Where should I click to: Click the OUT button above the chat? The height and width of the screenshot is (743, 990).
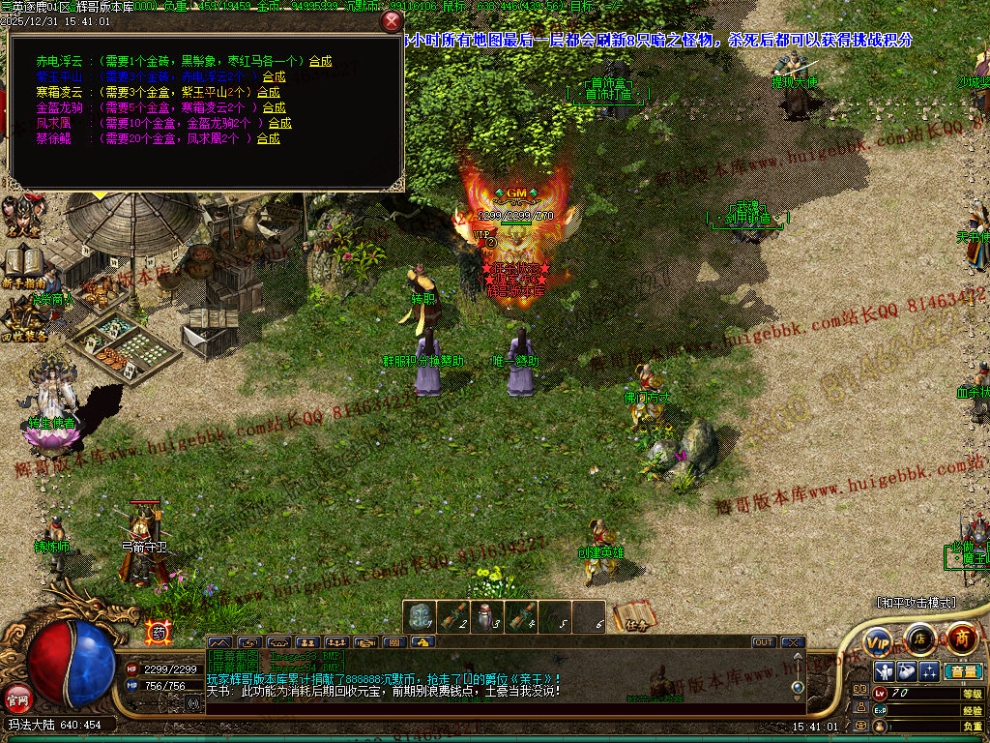[763, 642]
